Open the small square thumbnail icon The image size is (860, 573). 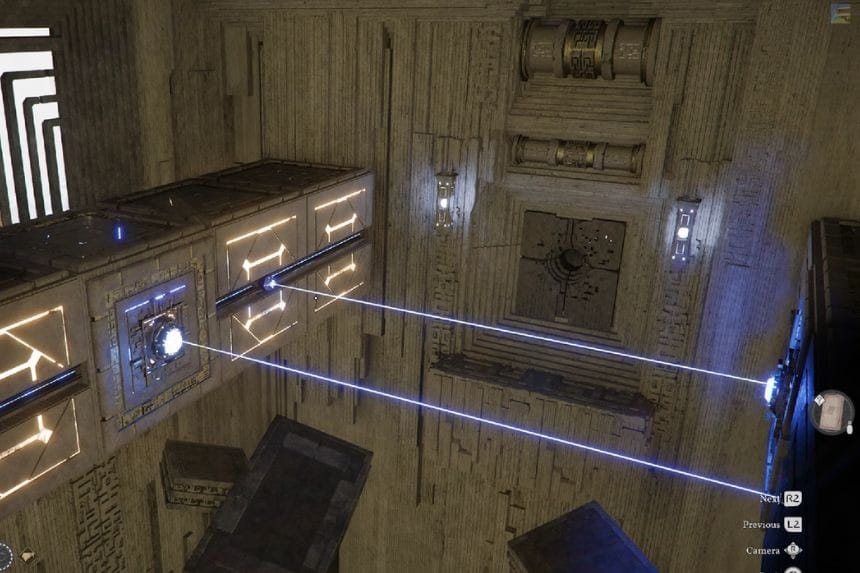[840, 13]
